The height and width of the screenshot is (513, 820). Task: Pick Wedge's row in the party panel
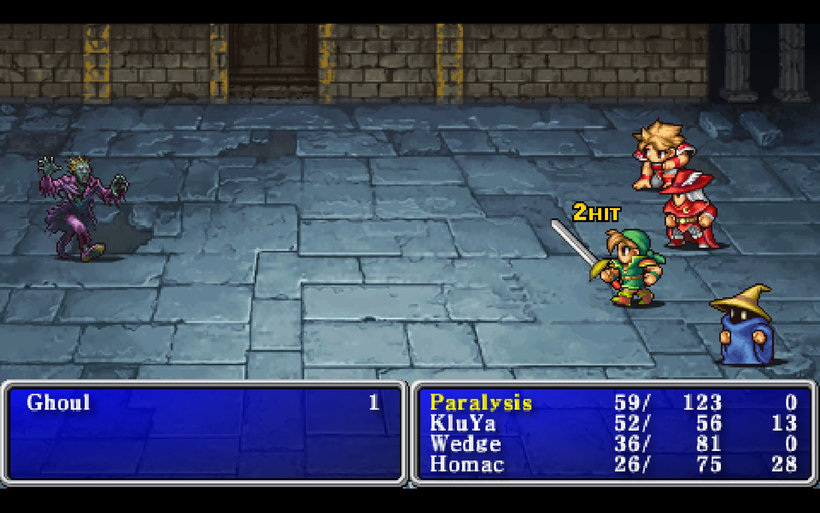coord(465,444)
